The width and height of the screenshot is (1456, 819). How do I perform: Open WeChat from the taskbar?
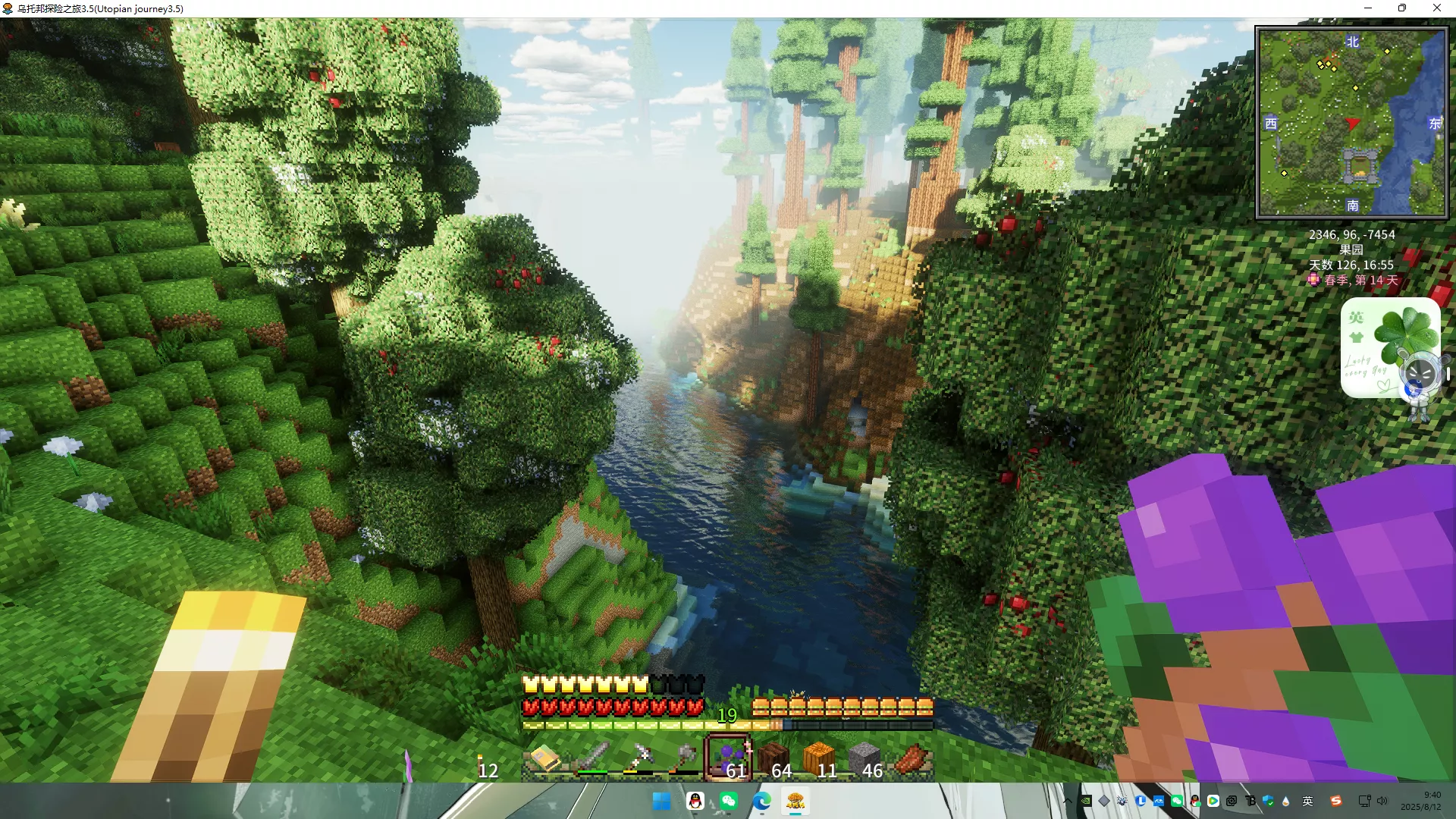(729, 801)
